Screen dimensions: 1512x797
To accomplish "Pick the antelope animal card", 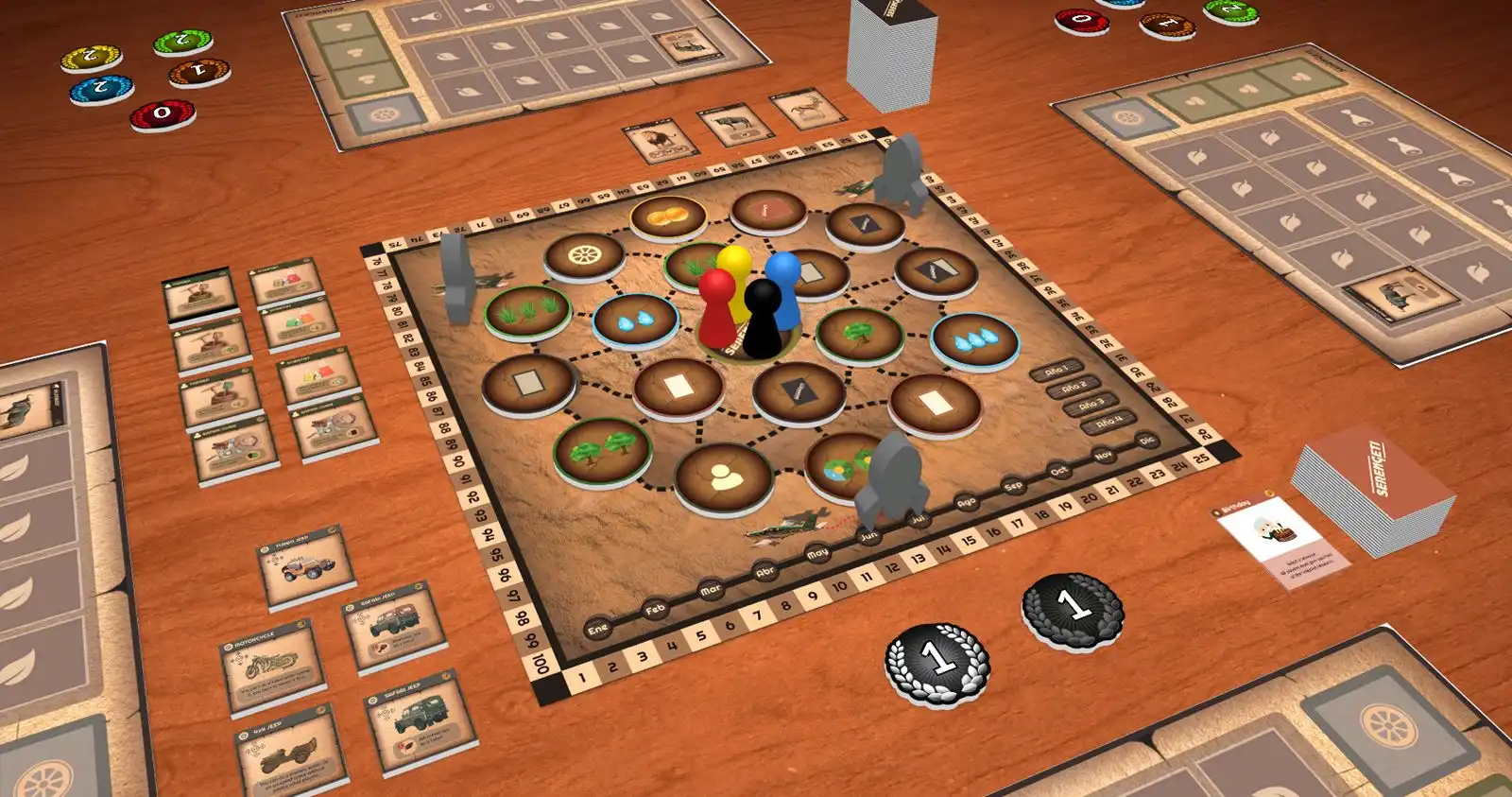I will coord(810,109).
